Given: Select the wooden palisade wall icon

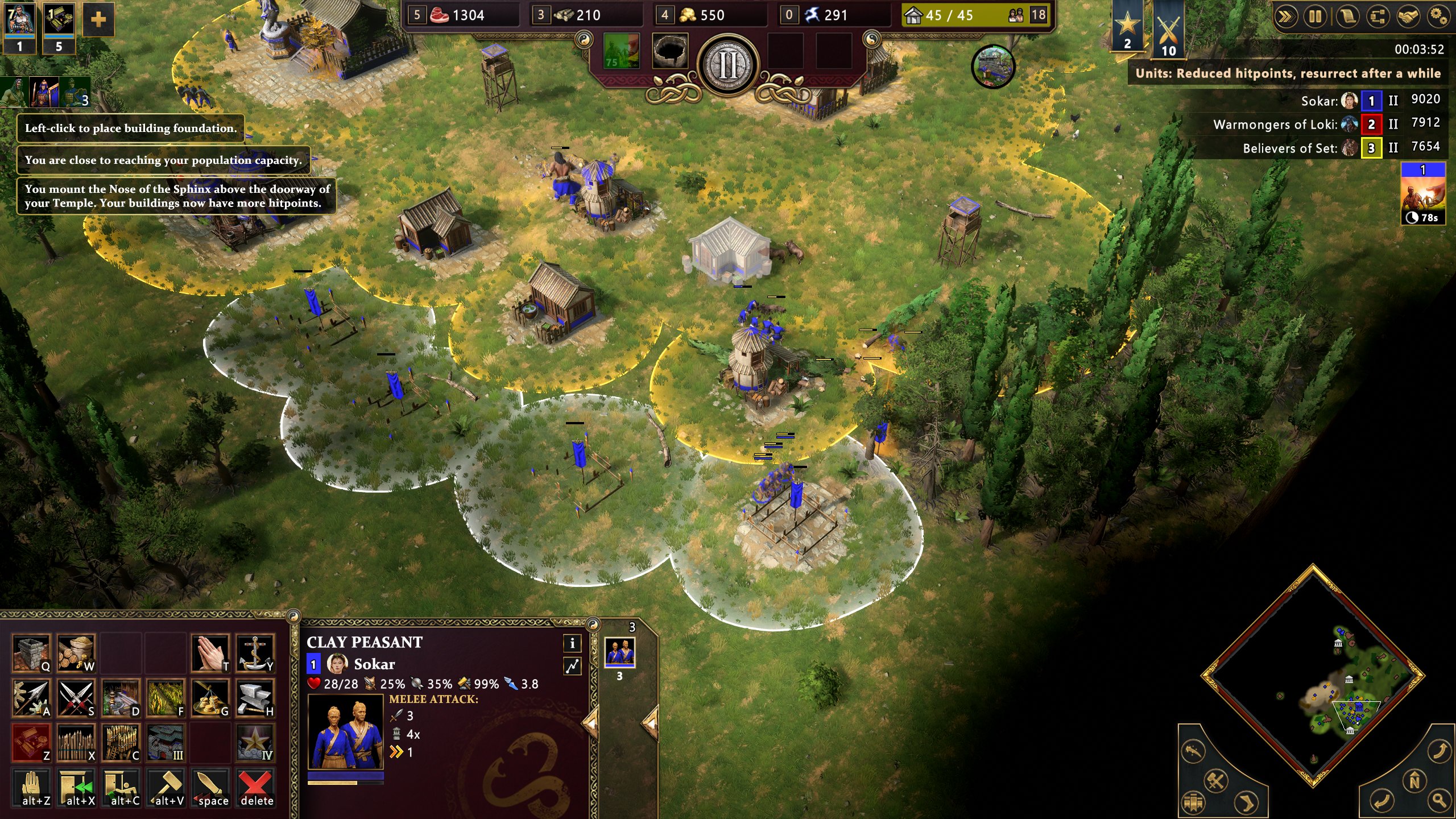Looking at the screenshot, I should pyautogui.click(x=76, y=742).
